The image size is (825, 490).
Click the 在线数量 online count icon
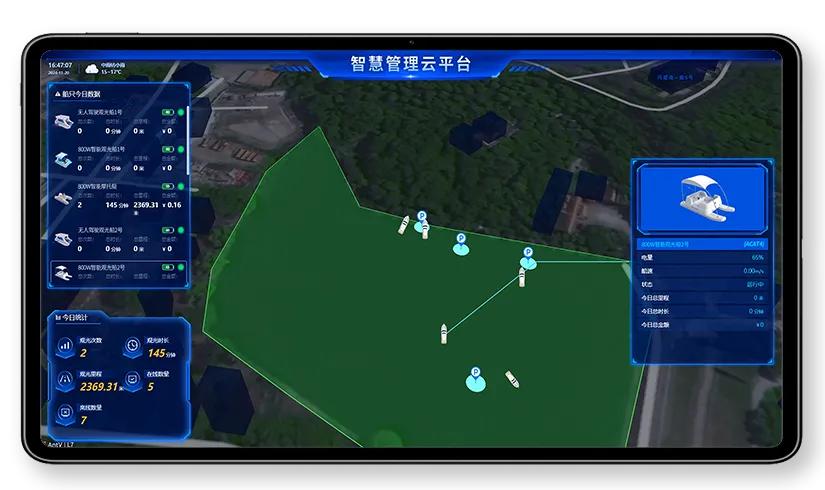pos(133,380)
